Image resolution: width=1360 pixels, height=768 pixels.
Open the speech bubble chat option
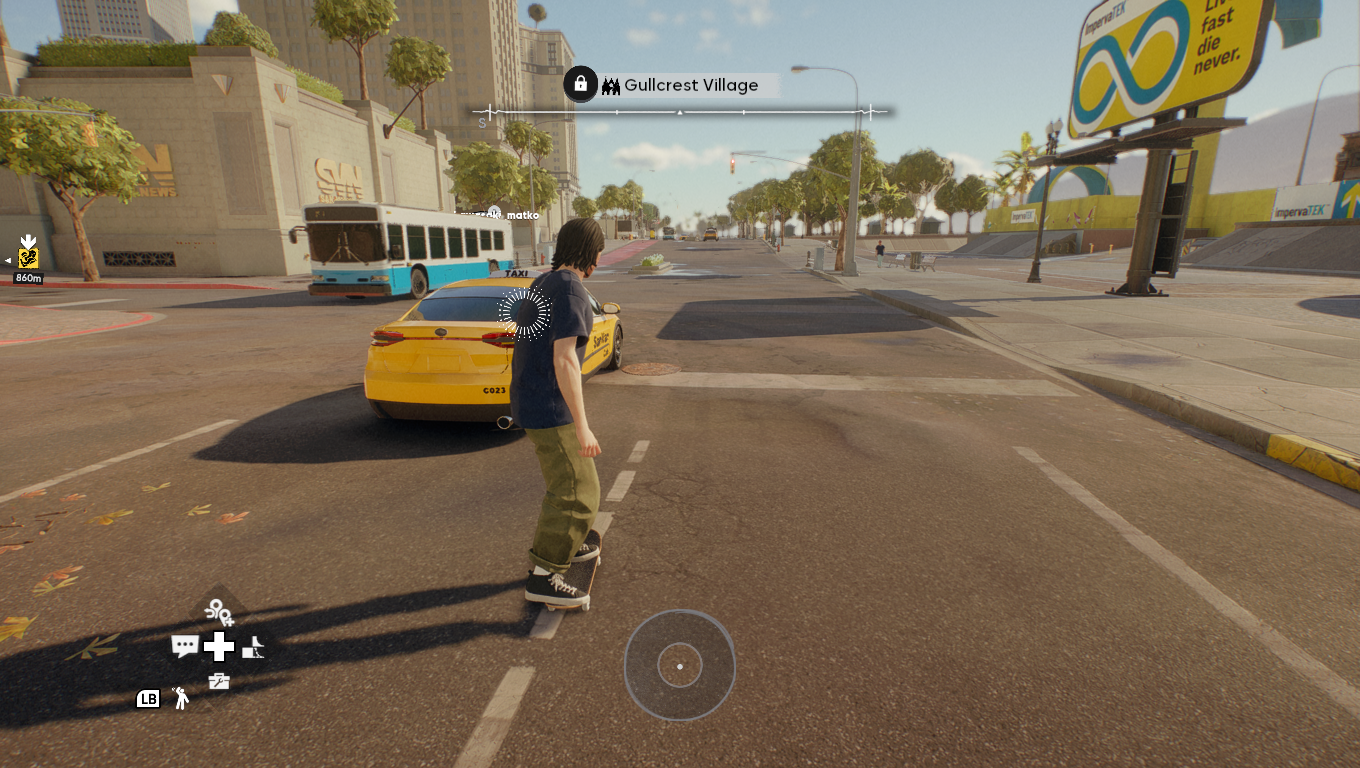(185, 646)
